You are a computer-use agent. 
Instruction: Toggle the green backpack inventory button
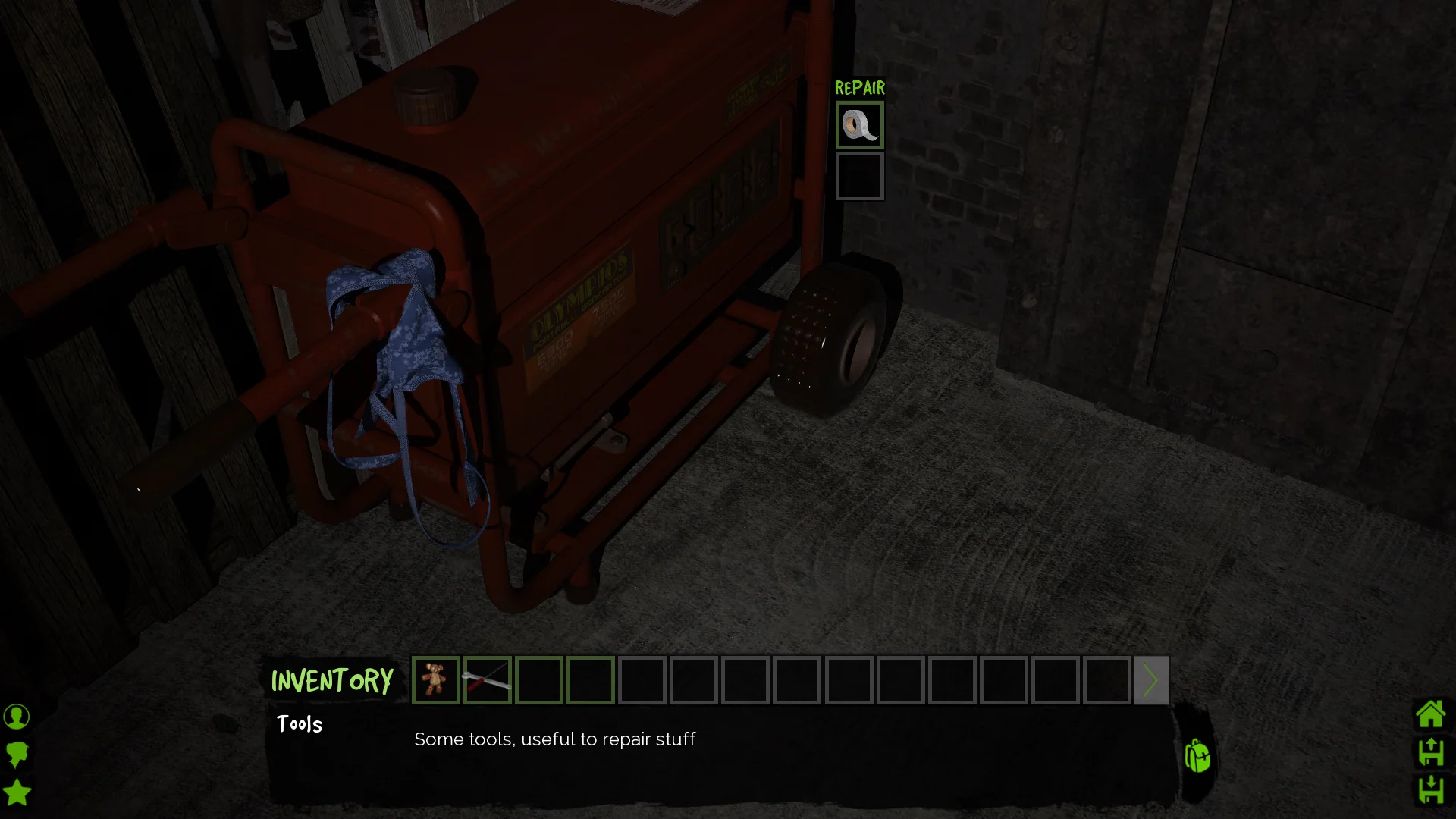(1197, 756)
